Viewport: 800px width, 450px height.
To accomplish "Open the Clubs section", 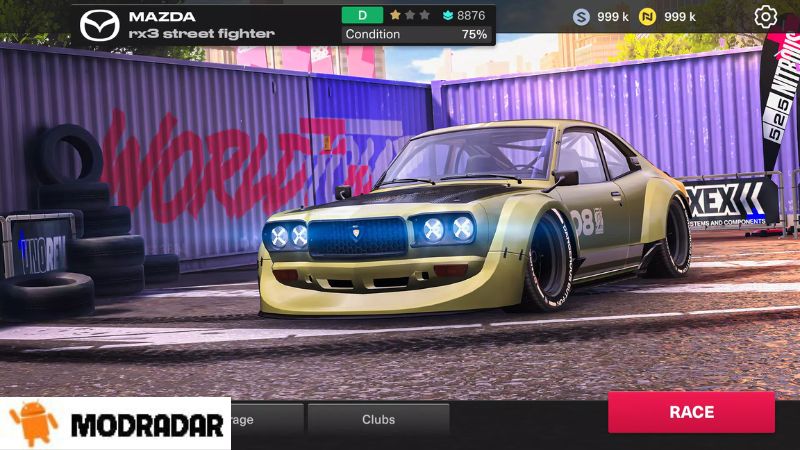I will coord(378,420).
